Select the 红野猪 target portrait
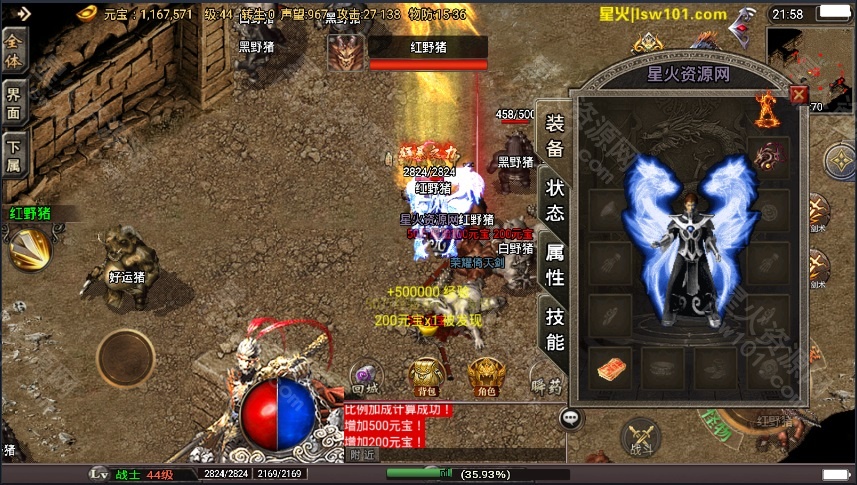 [x=346, y=52]
